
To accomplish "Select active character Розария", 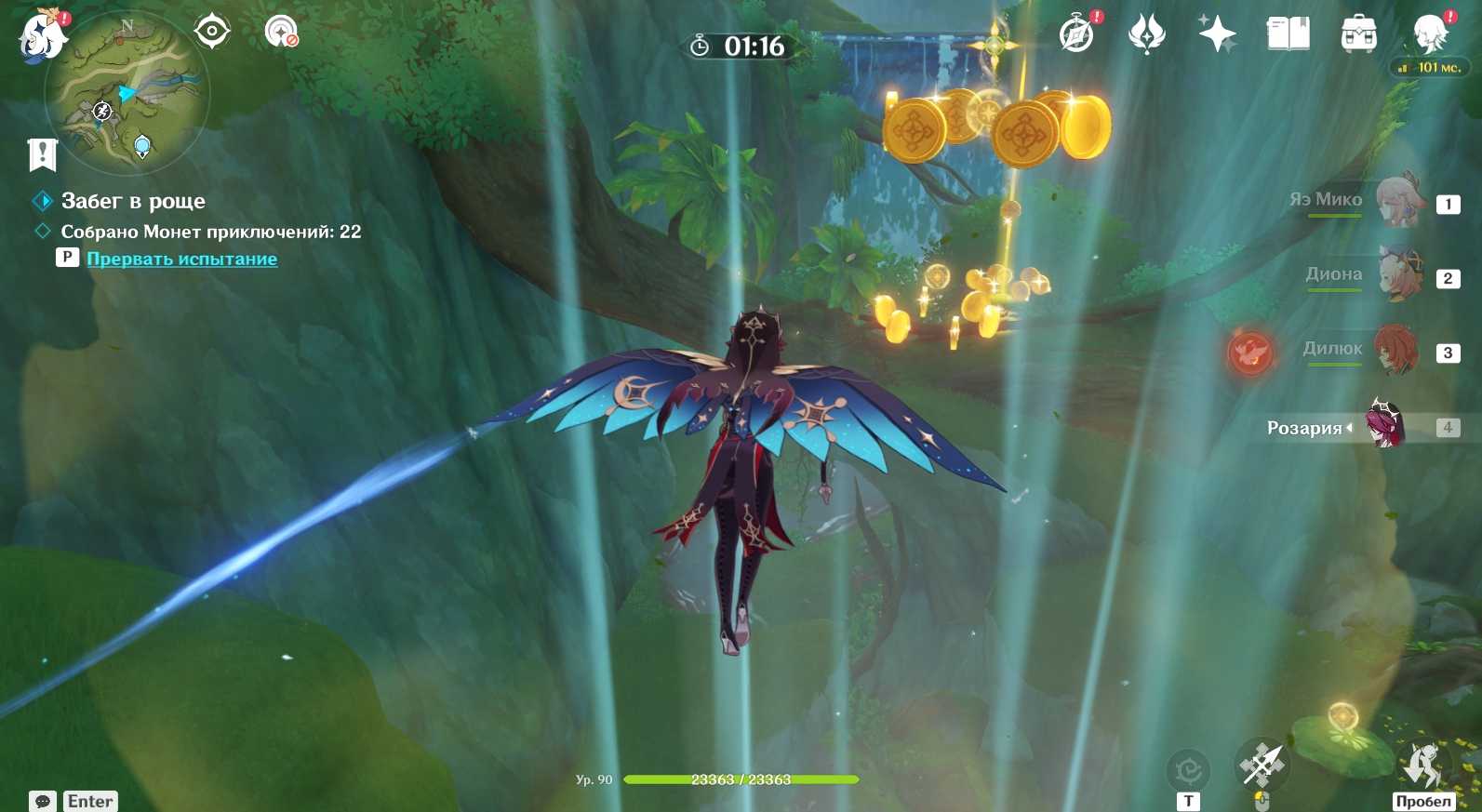I will [x=1386, y=425].
